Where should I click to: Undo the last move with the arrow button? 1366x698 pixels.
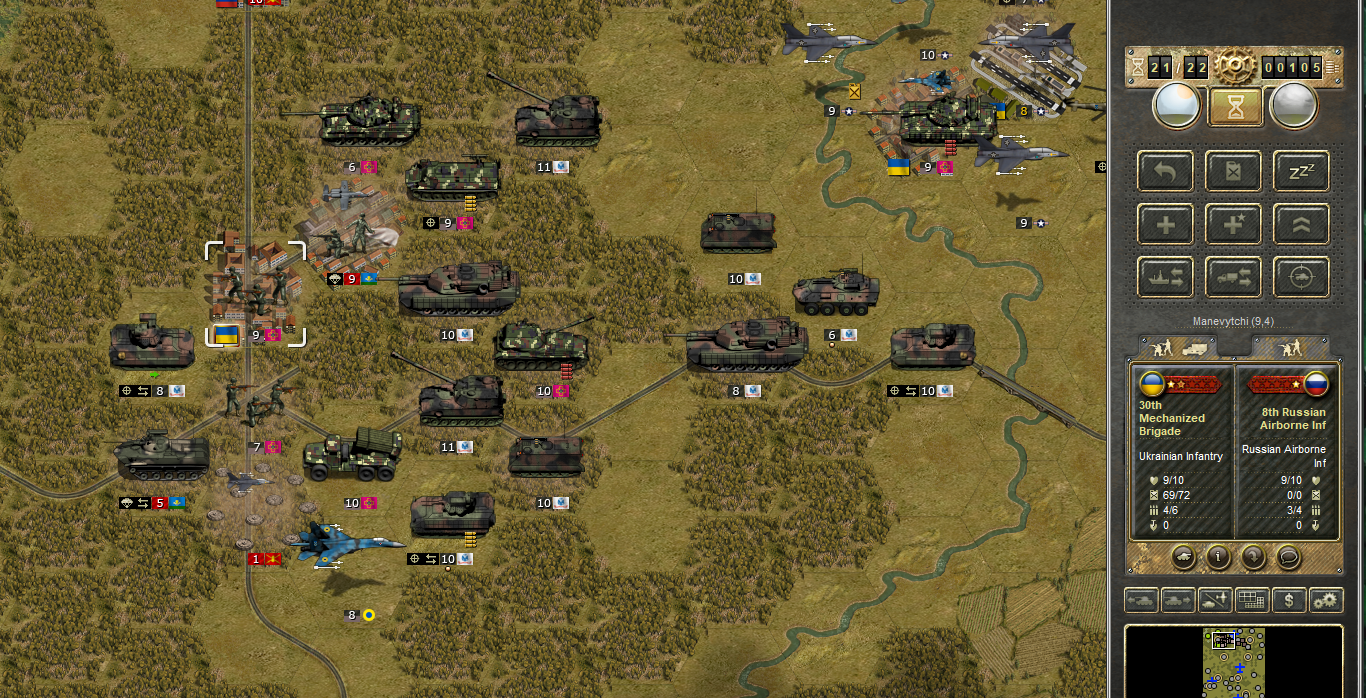[x=1166, y=171]
